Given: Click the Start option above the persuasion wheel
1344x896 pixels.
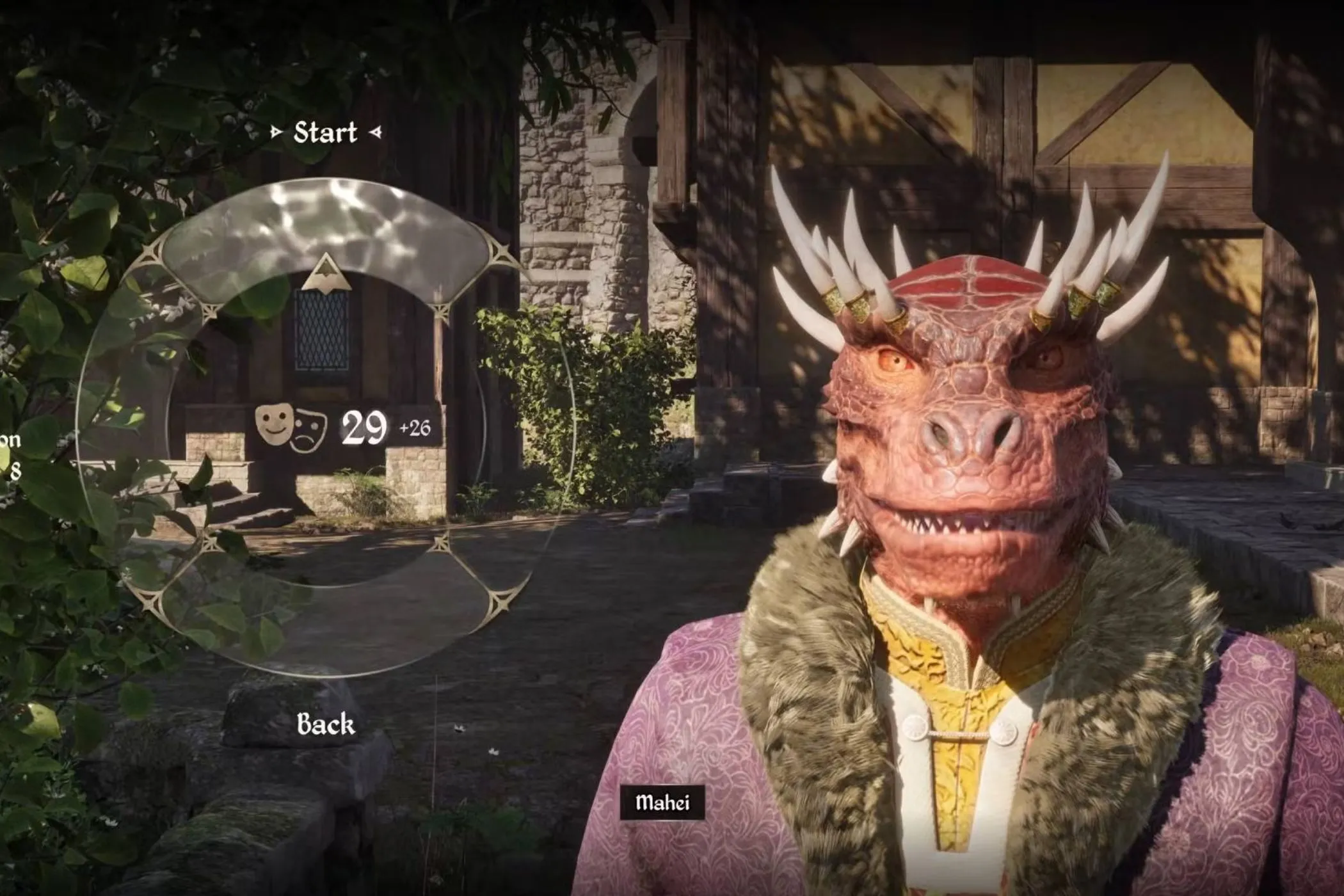Looking at the screenshot, I should pos(325,133).
